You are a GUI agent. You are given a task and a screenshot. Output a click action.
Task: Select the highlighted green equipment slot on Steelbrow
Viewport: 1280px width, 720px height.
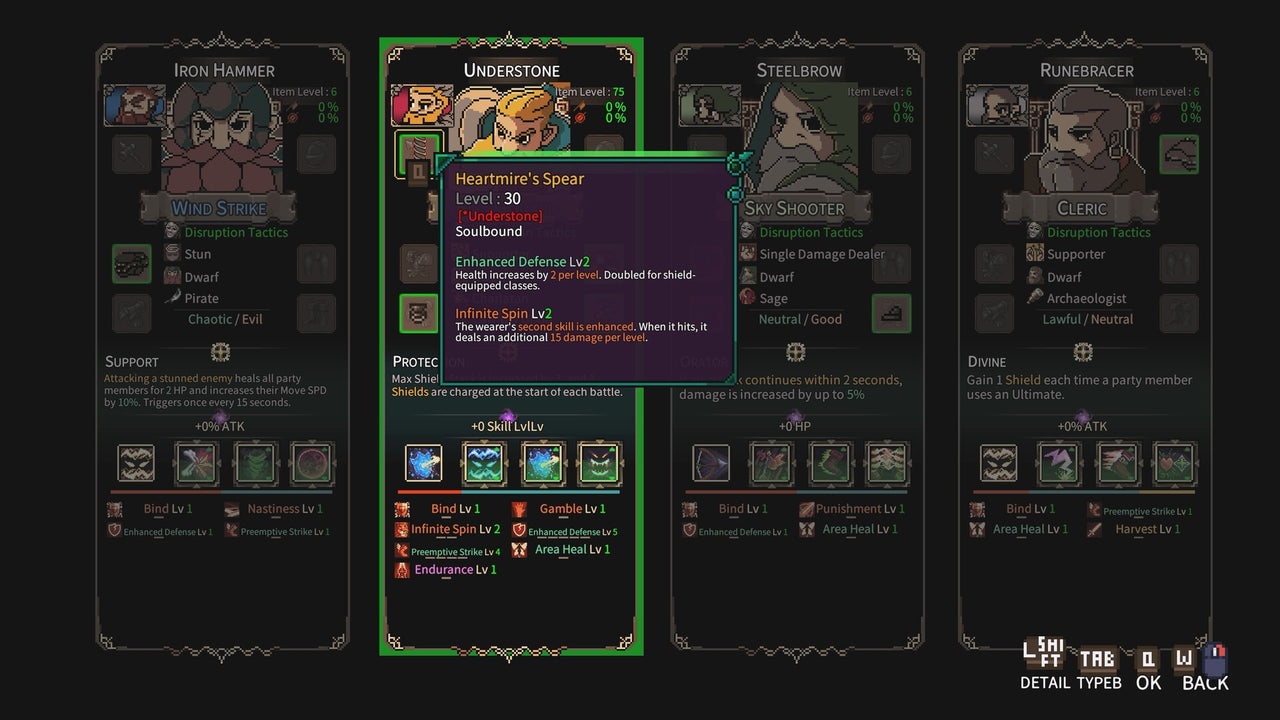pyautogui.click(x=891, y=313)
